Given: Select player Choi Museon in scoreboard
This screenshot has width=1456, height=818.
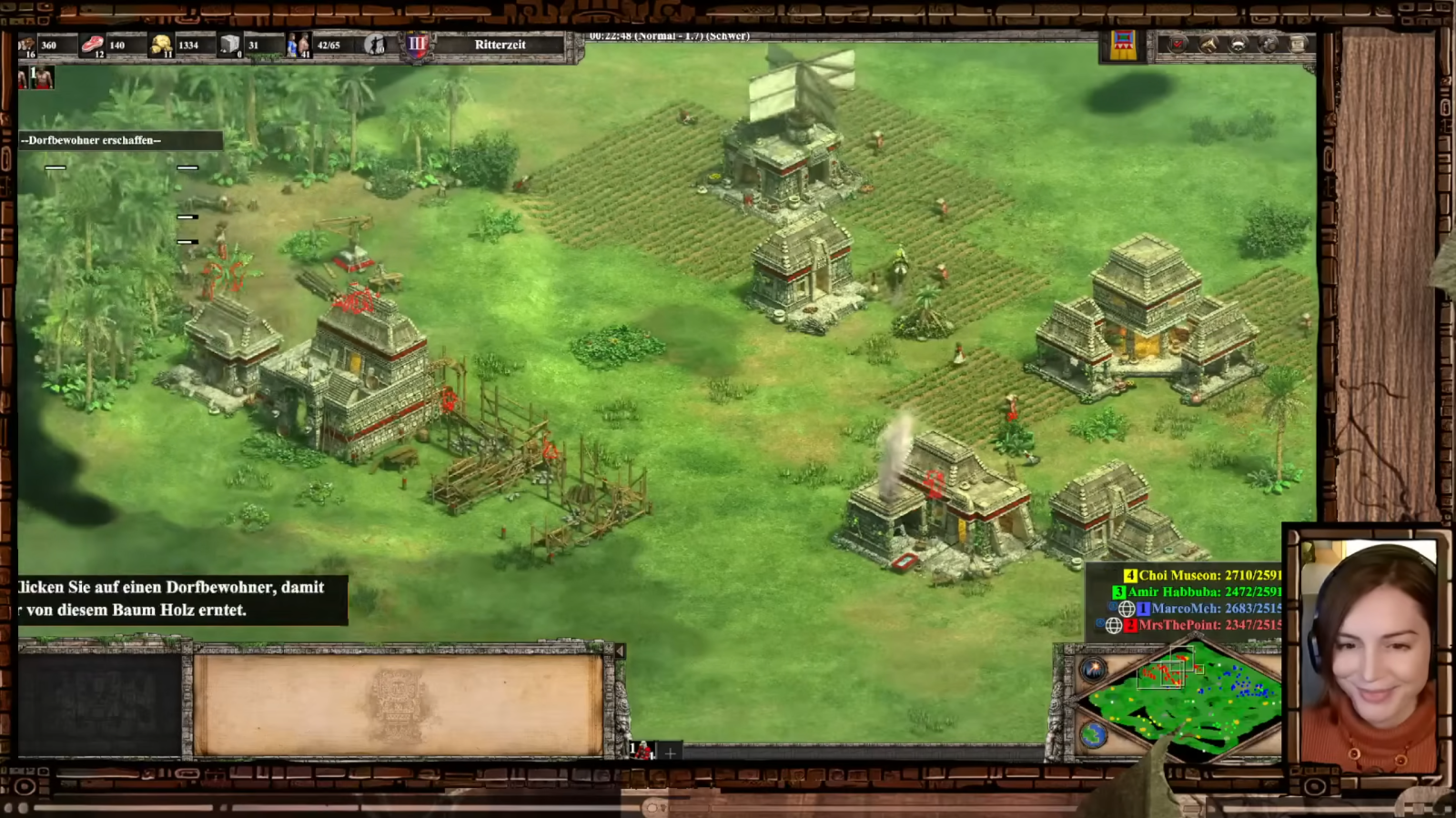Looking at the screenshot, I should click(1201, 575).
